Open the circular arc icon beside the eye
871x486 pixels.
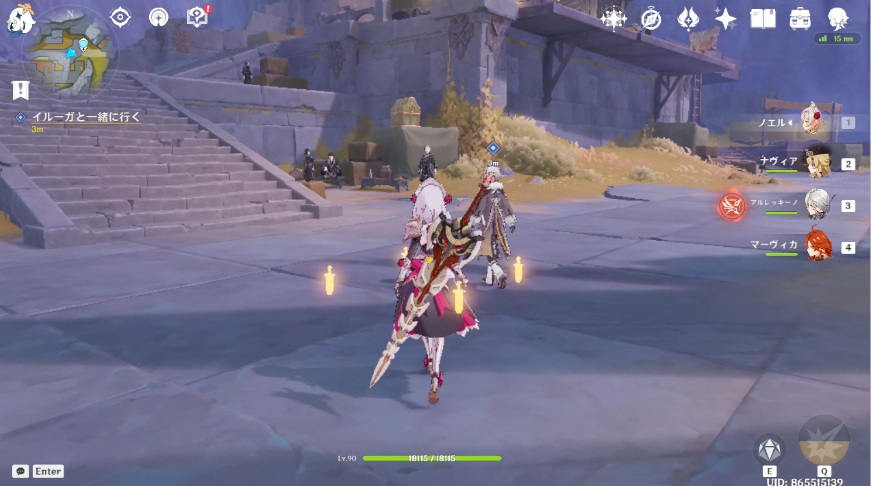[158, 17]
